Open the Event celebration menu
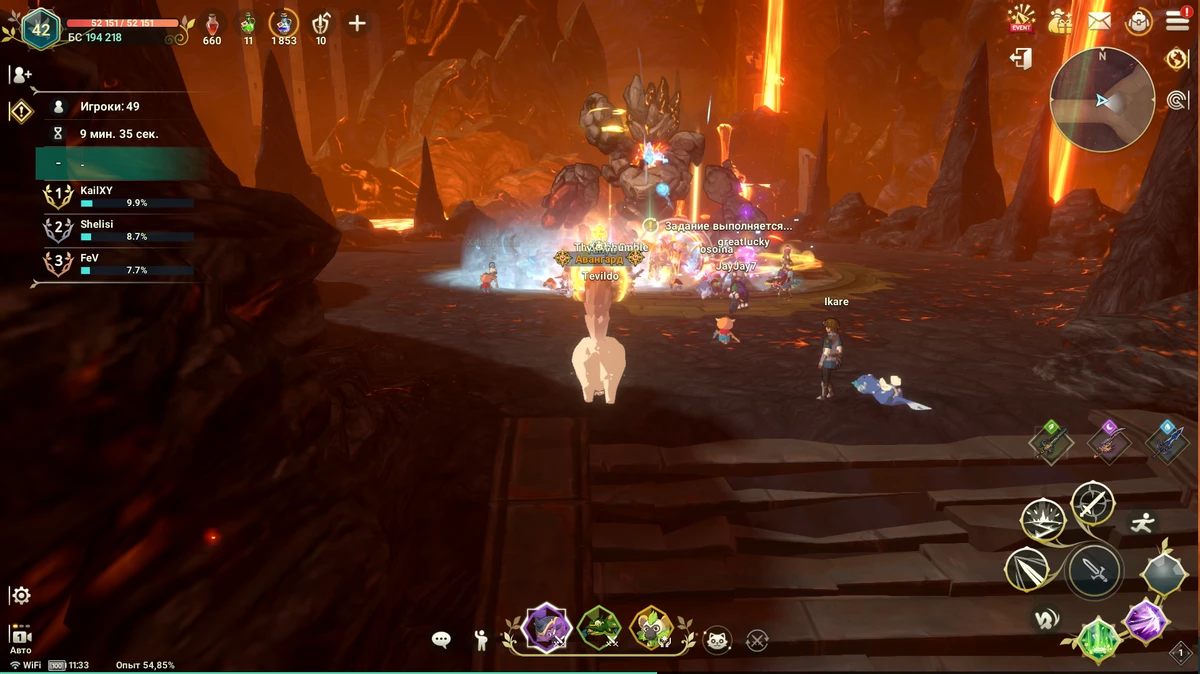The image size is (1200, 674). pyautogui.click(x=1021, y=19)
